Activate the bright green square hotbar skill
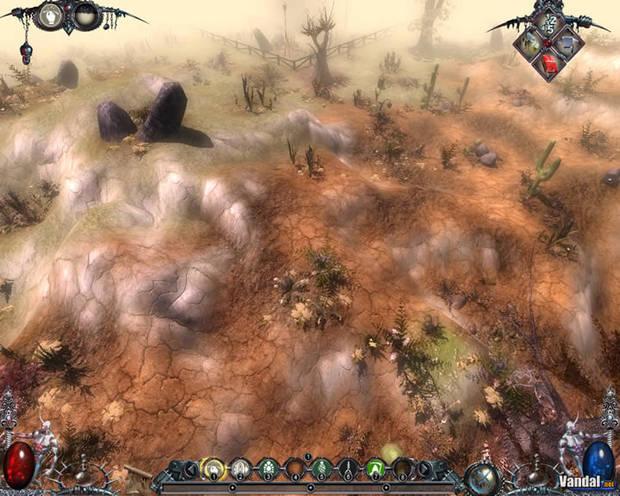620x496 pixels. point(376,467)
